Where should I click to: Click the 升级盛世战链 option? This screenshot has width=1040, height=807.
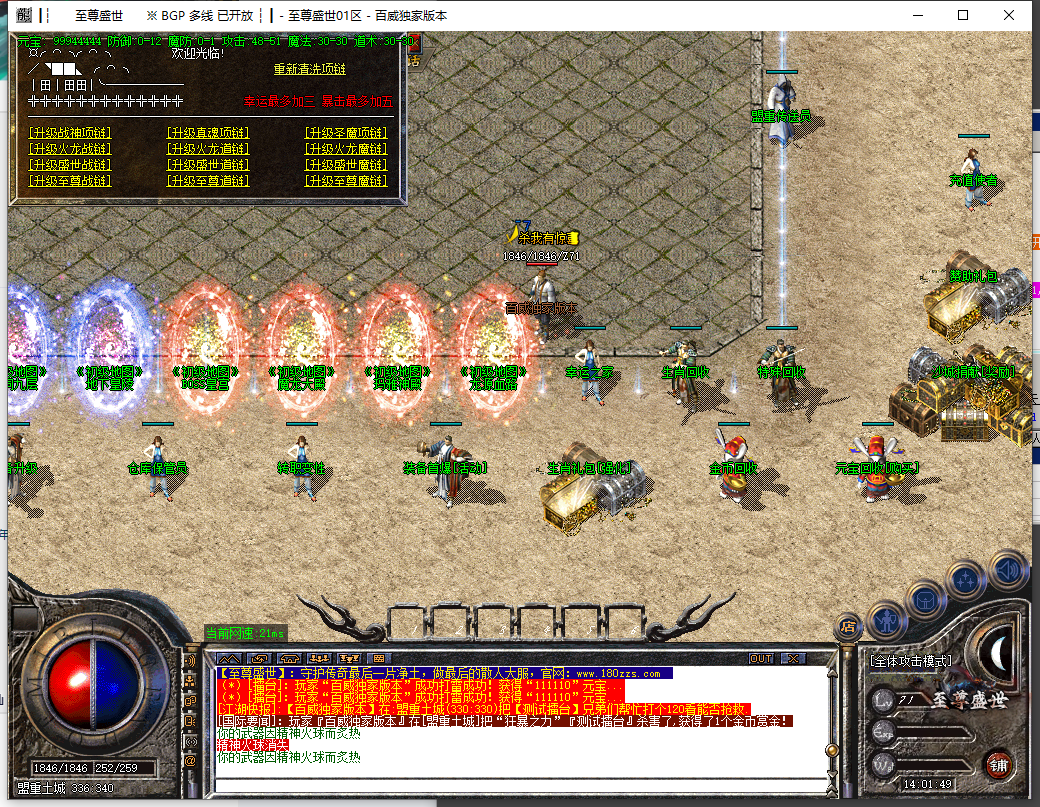70,165
